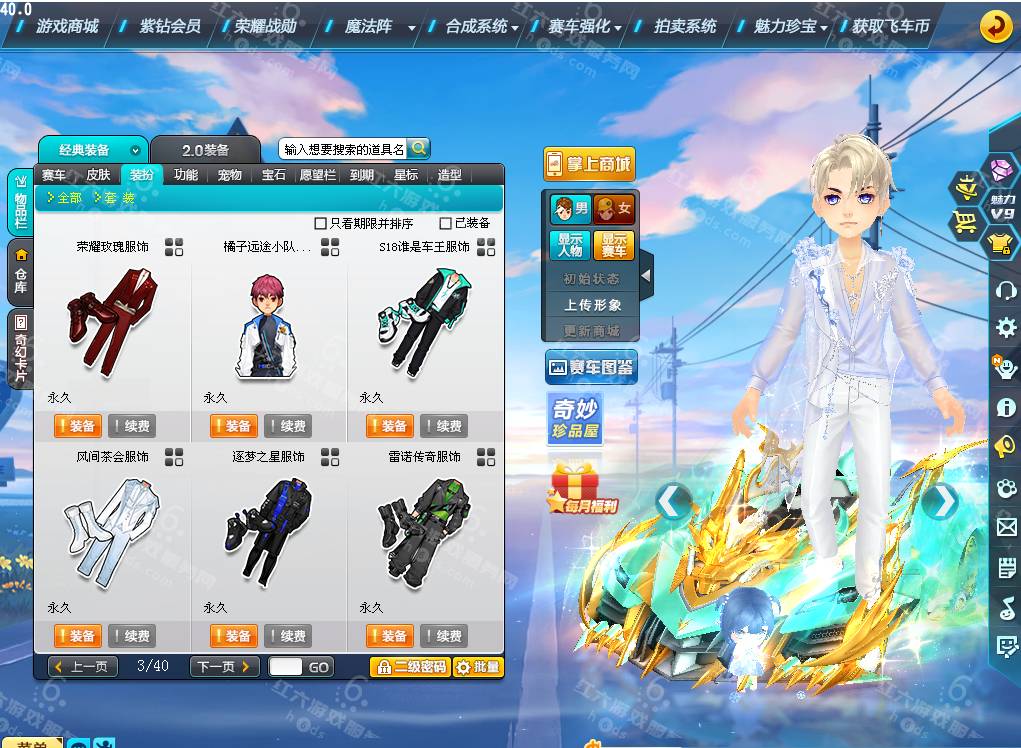Choose the 女 female character option
Viewport: 1021px width, 748px height.
tap(613, 209)
